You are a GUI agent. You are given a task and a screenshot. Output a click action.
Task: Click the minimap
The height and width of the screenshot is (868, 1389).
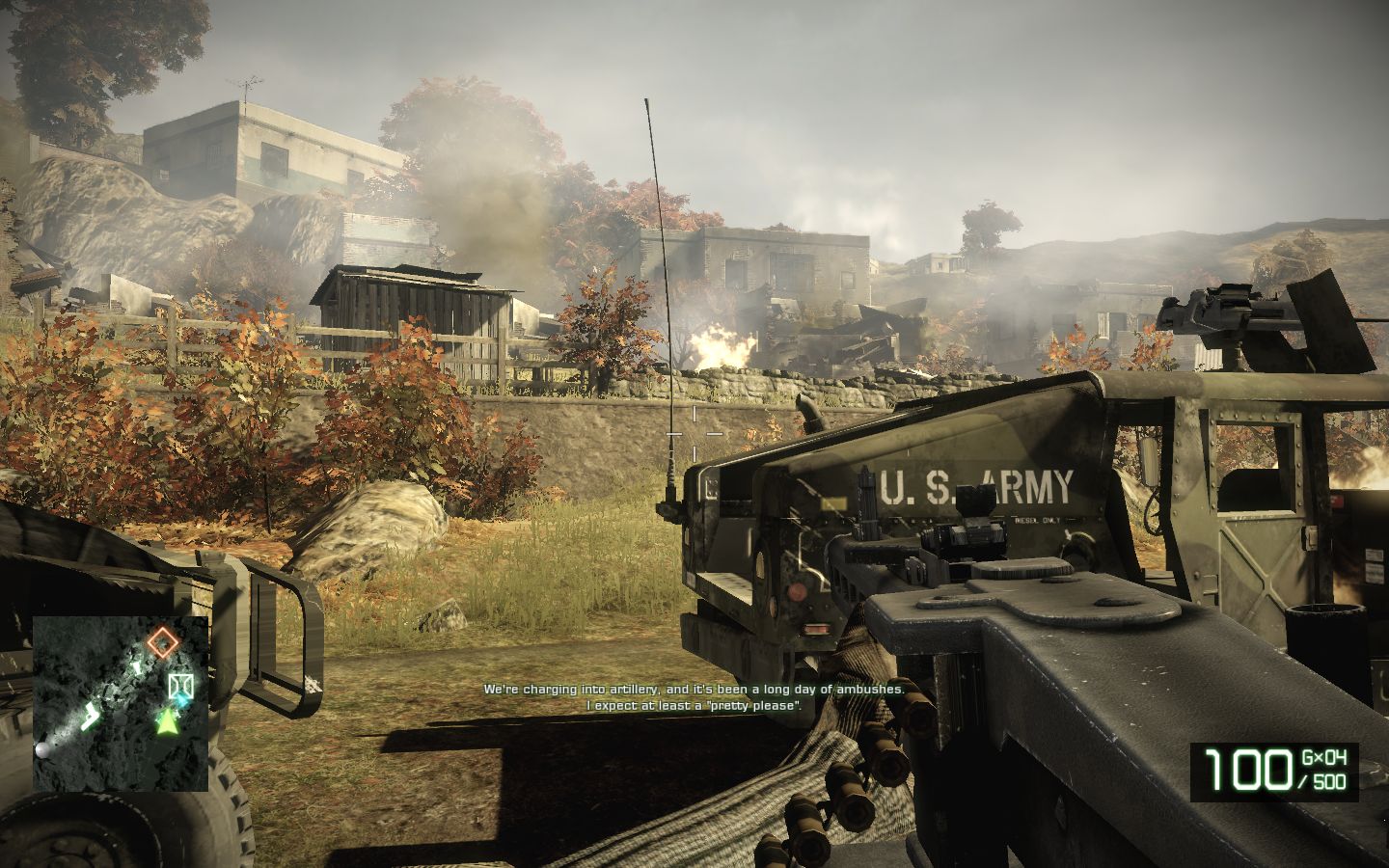[121, 703]
